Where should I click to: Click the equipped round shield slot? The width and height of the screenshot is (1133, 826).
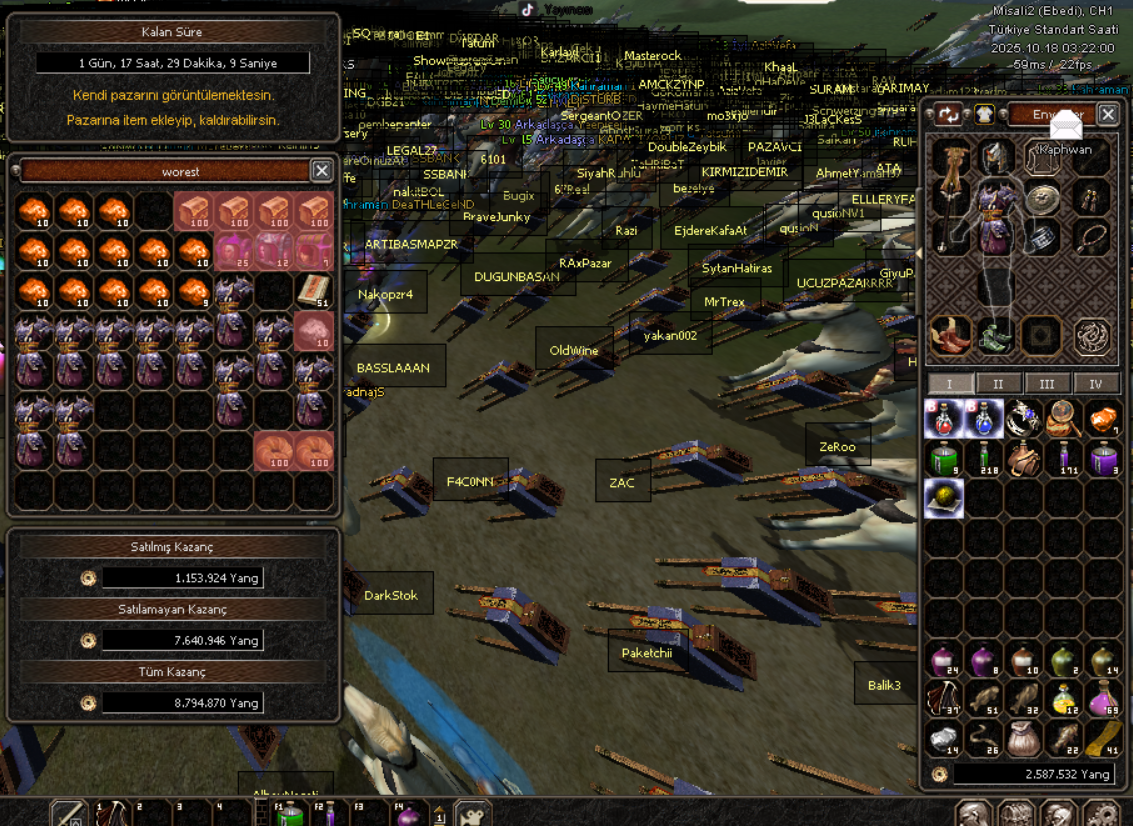pyautogui.click(x=1043, y=198)
